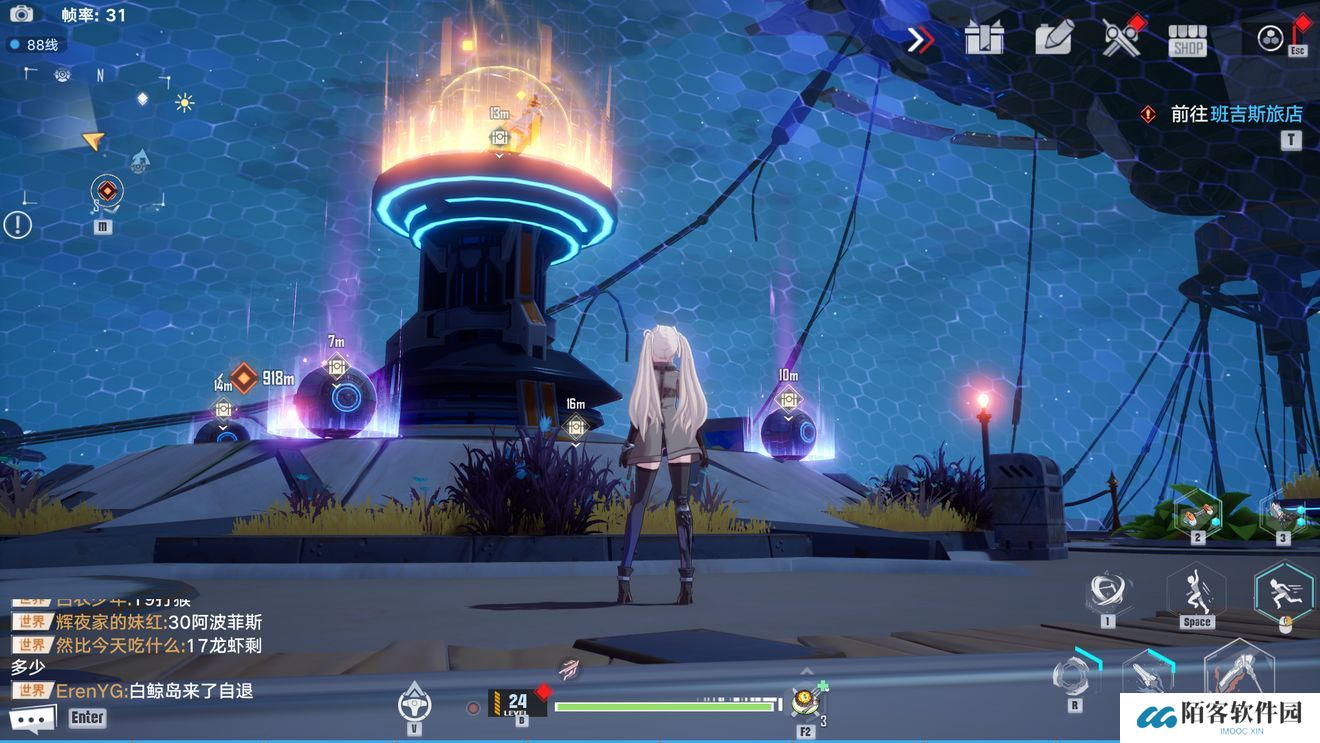Summon the vehicle with the steering wheel icon

point(414,701)
